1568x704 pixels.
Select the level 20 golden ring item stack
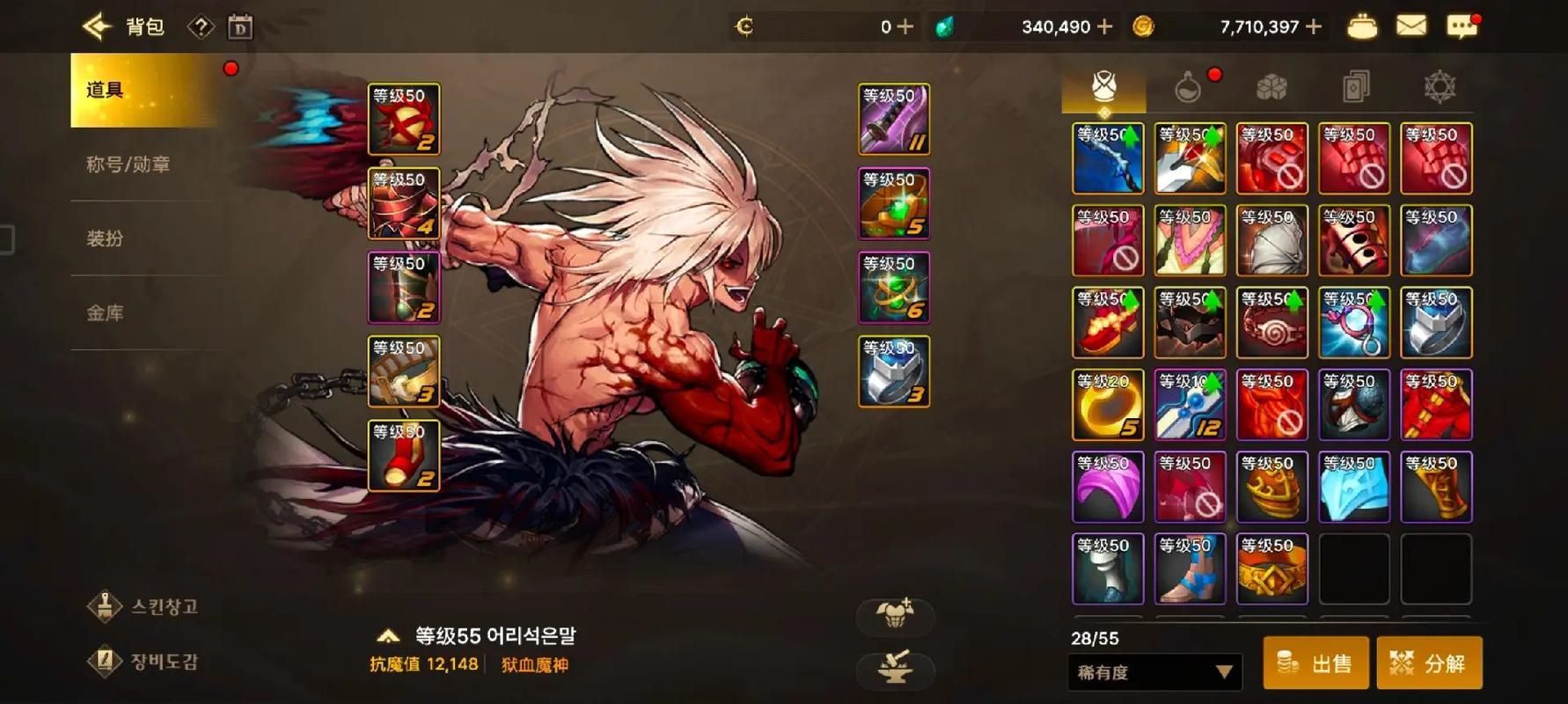pyautogui.click(x=1107, y=404)
